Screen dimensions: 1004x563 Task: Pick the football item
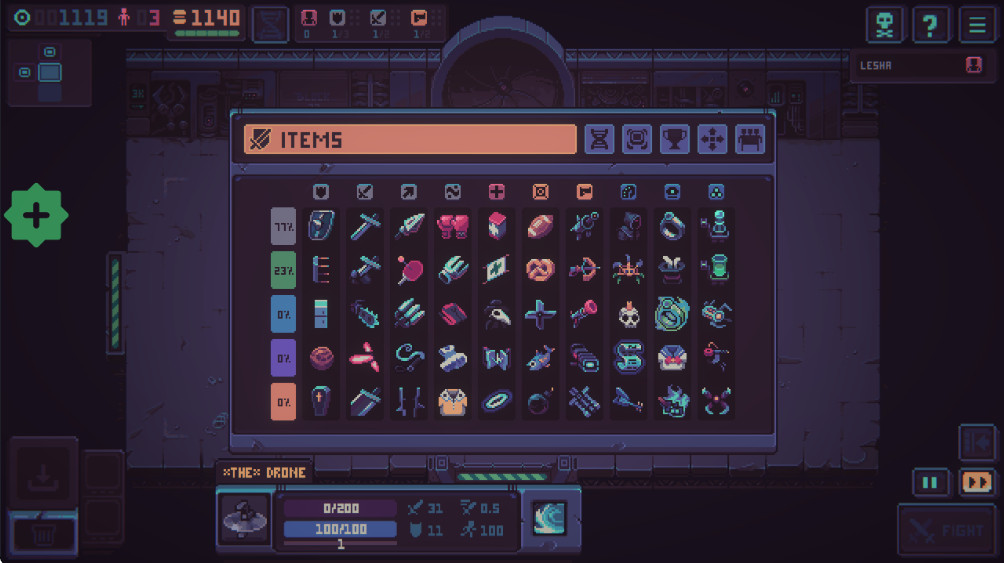[540, 226]
